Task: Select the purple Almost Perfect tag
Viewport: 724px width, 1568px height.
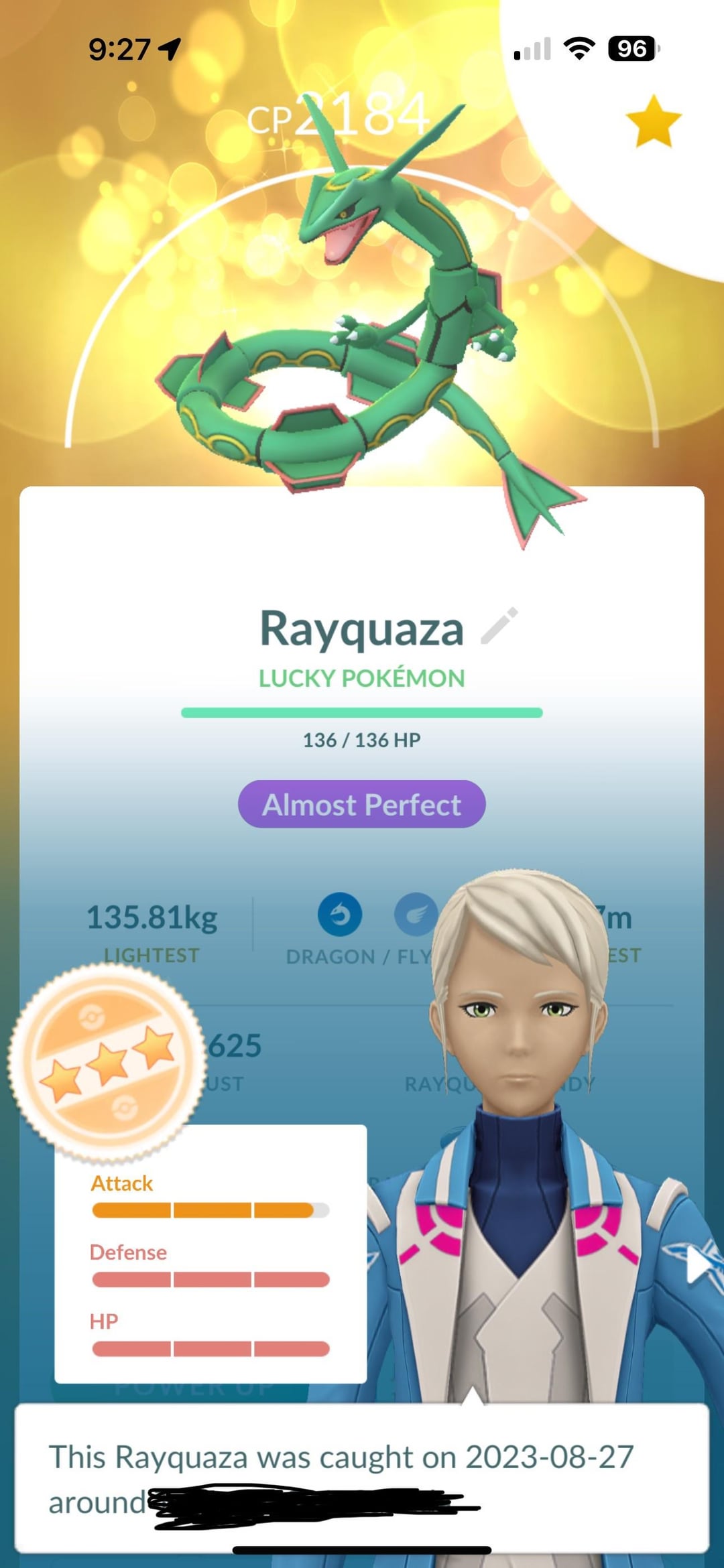Action: tap(362, 804)
